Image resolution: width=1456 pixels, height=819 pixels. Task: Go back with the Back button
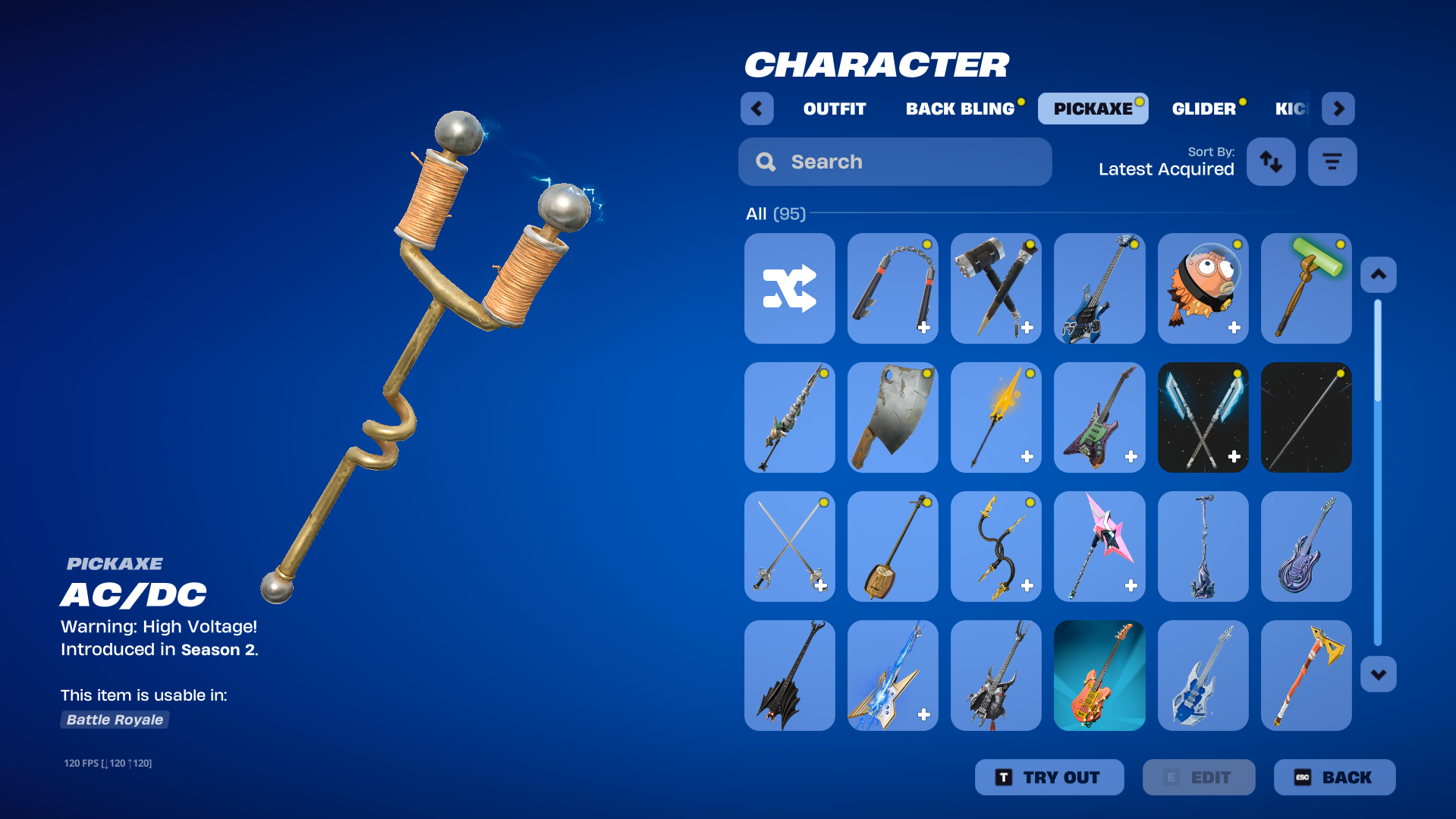1334,777
